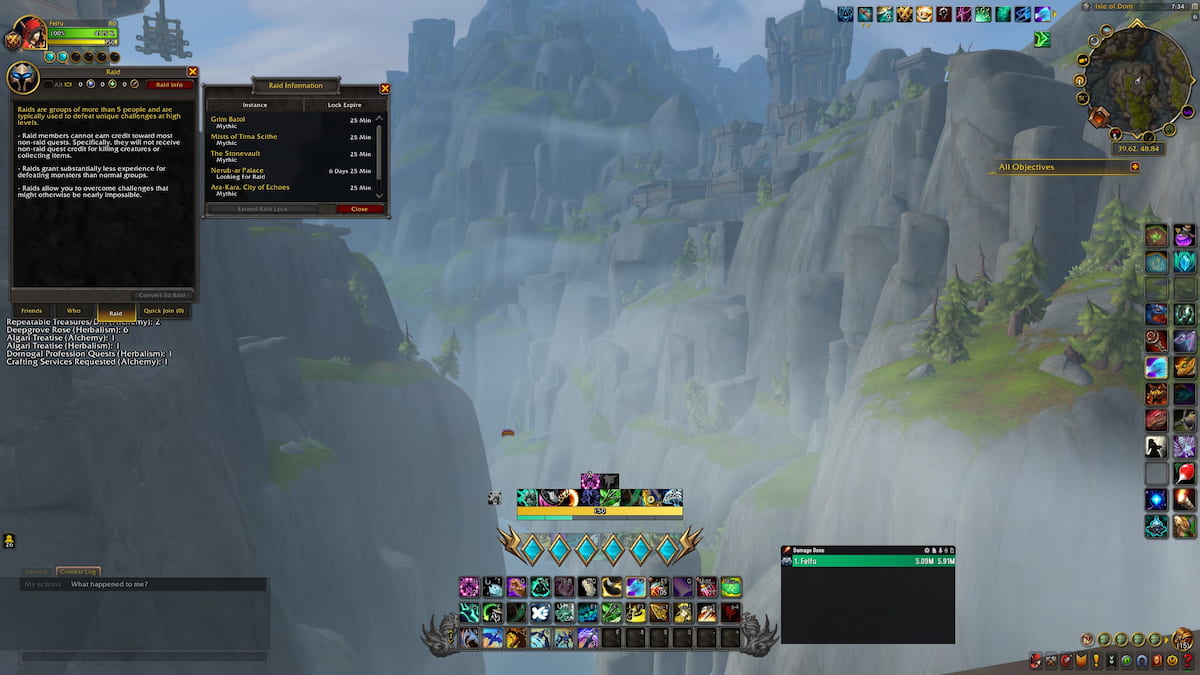Click the circular minimap
This screenshot has height=675, width=1200.
click(1138, 83)
